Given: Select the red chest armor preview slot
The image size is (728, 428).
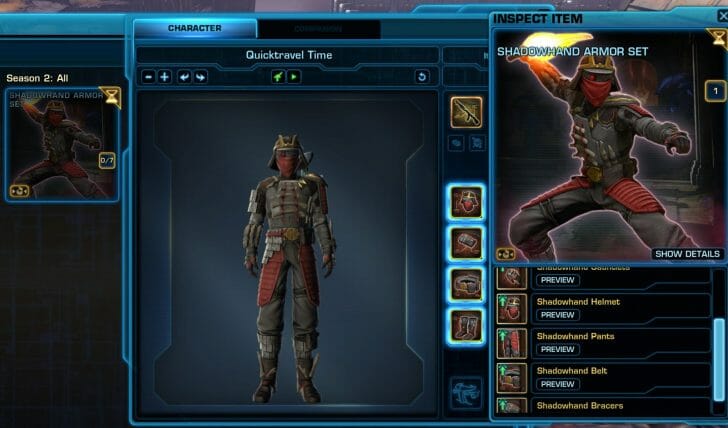Looking at the screenshot, I should [x=467, y=201].
